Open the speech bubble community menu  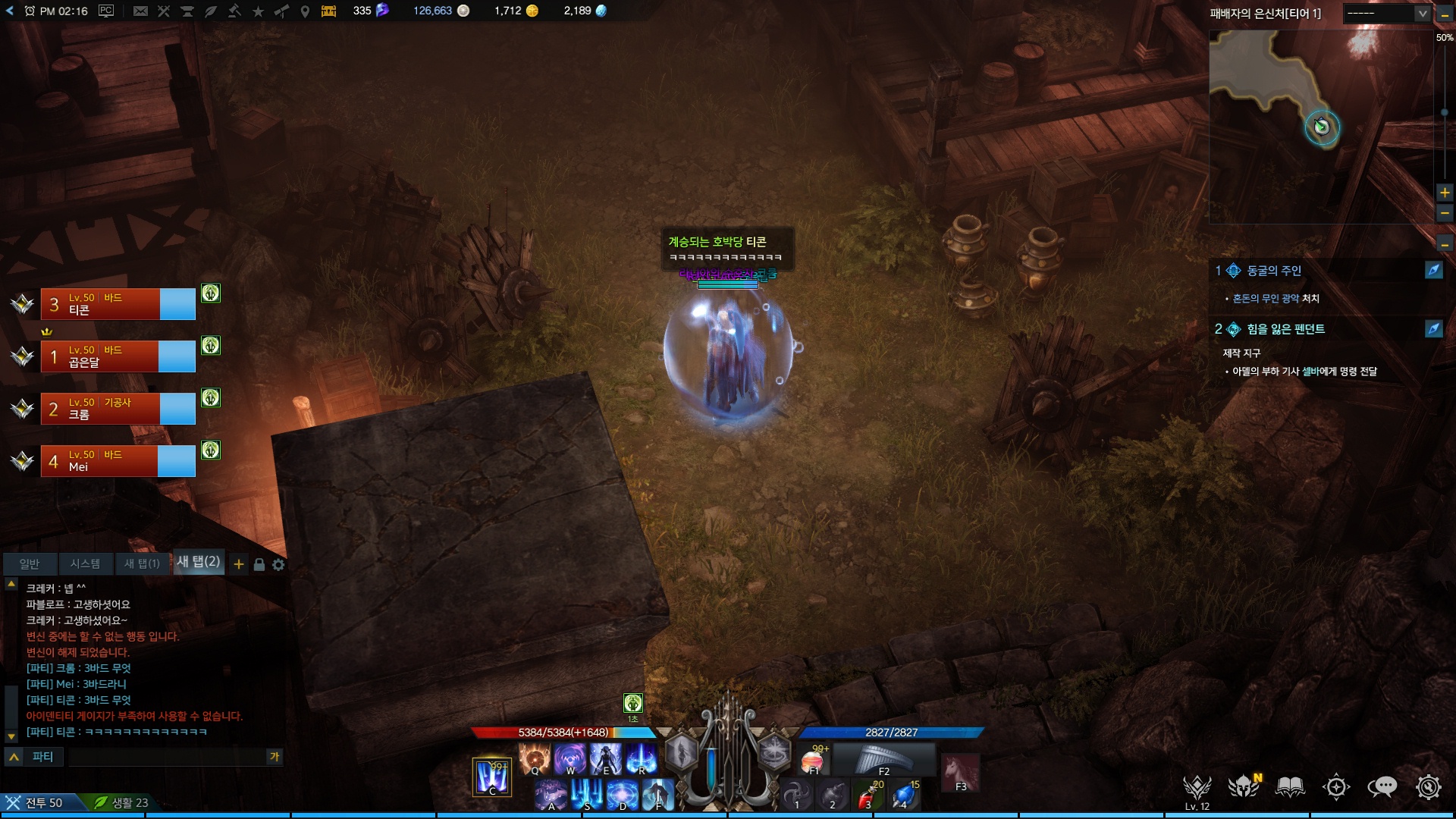tap(1382, 787)
